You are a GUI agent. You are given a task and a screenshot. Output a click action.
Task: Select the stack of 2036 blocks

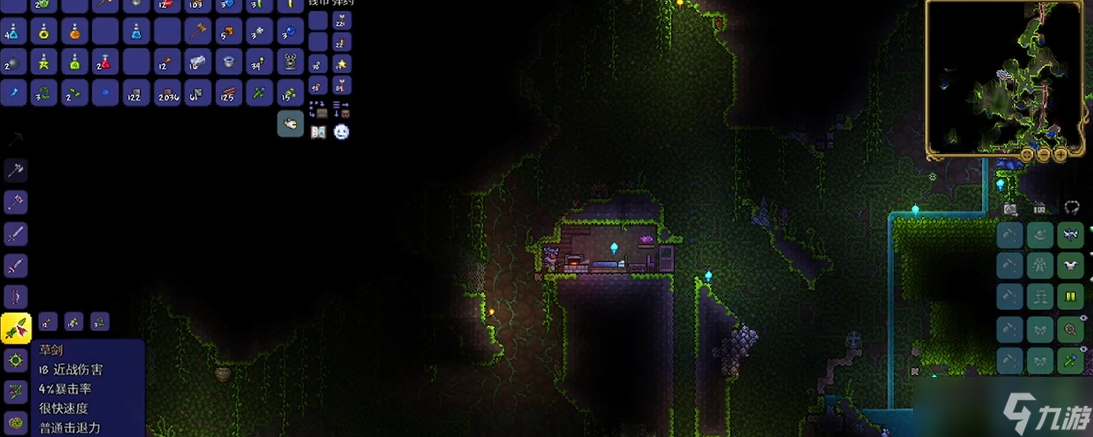[x=167, y=93]
